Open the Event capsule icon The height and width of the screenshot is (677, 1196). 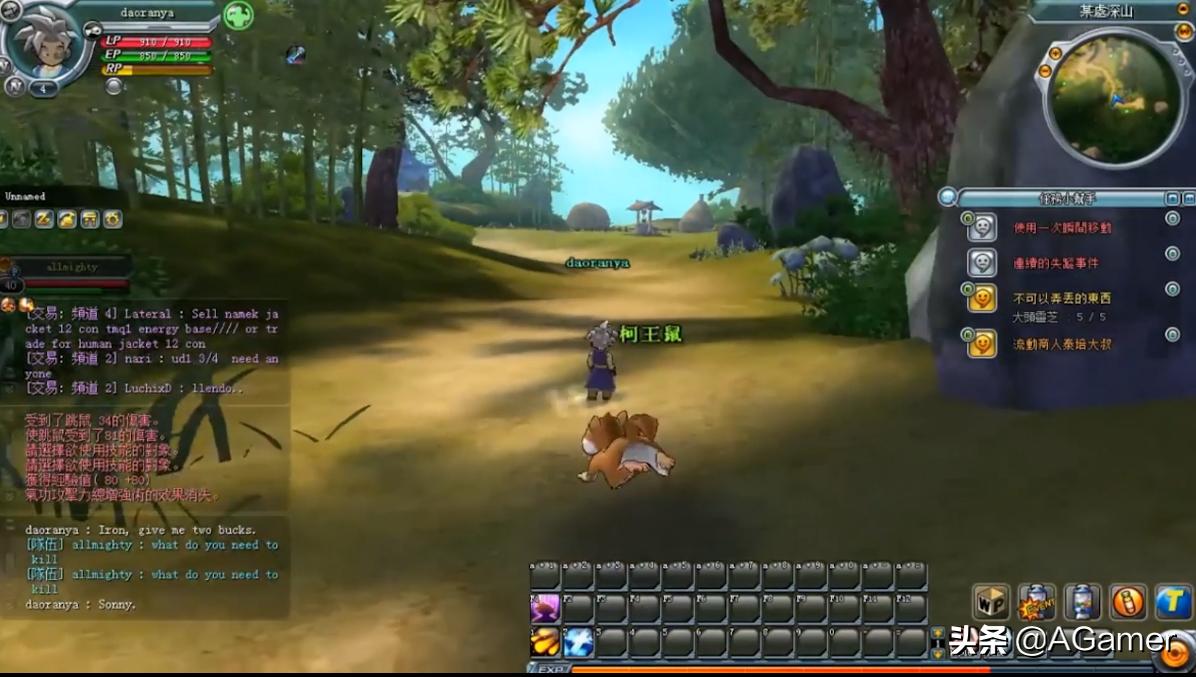(x=1037, y=602)
